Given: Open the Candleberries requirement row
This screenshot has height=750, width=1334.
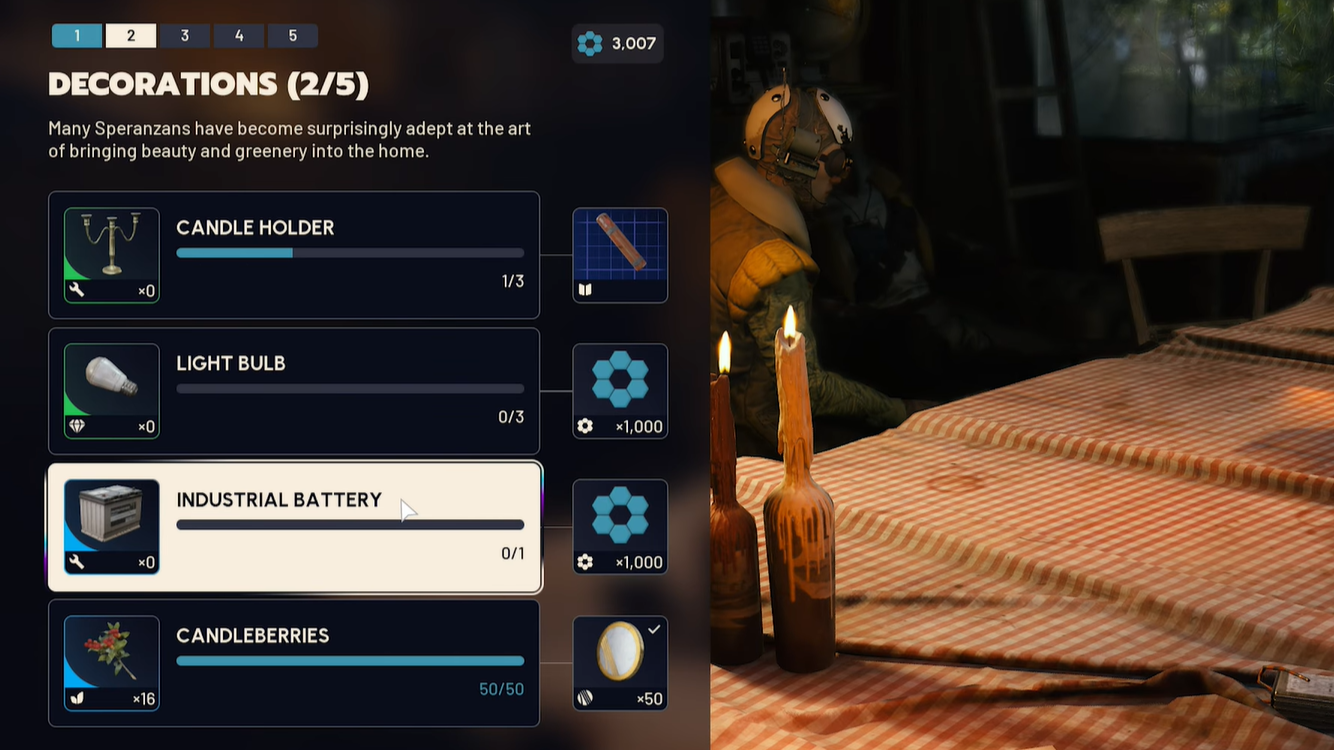Looking at the screenshot, I should [x=350, y=663].
